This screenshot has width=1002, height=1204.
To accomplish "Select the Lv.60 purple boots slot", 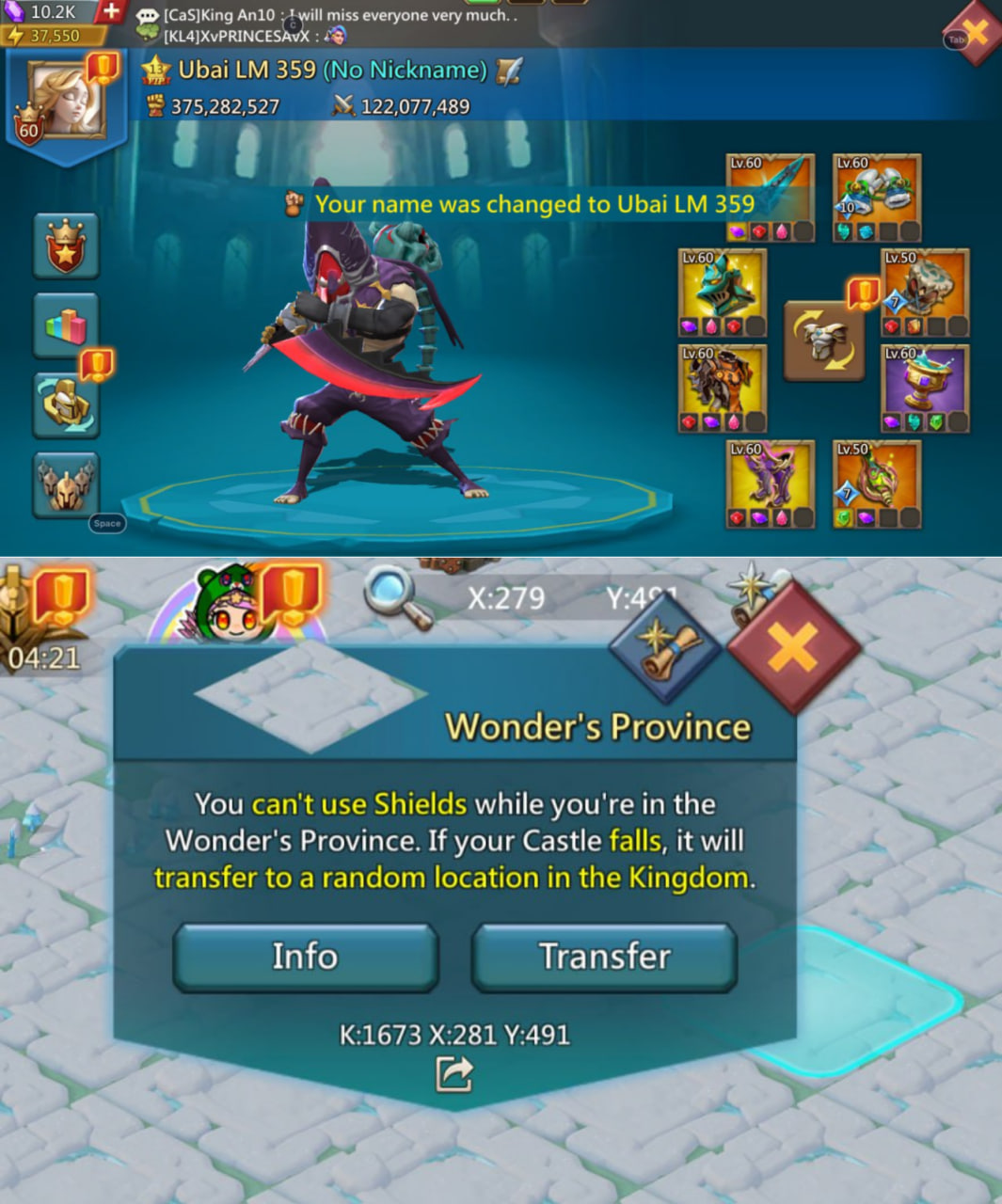I will 771,483.
